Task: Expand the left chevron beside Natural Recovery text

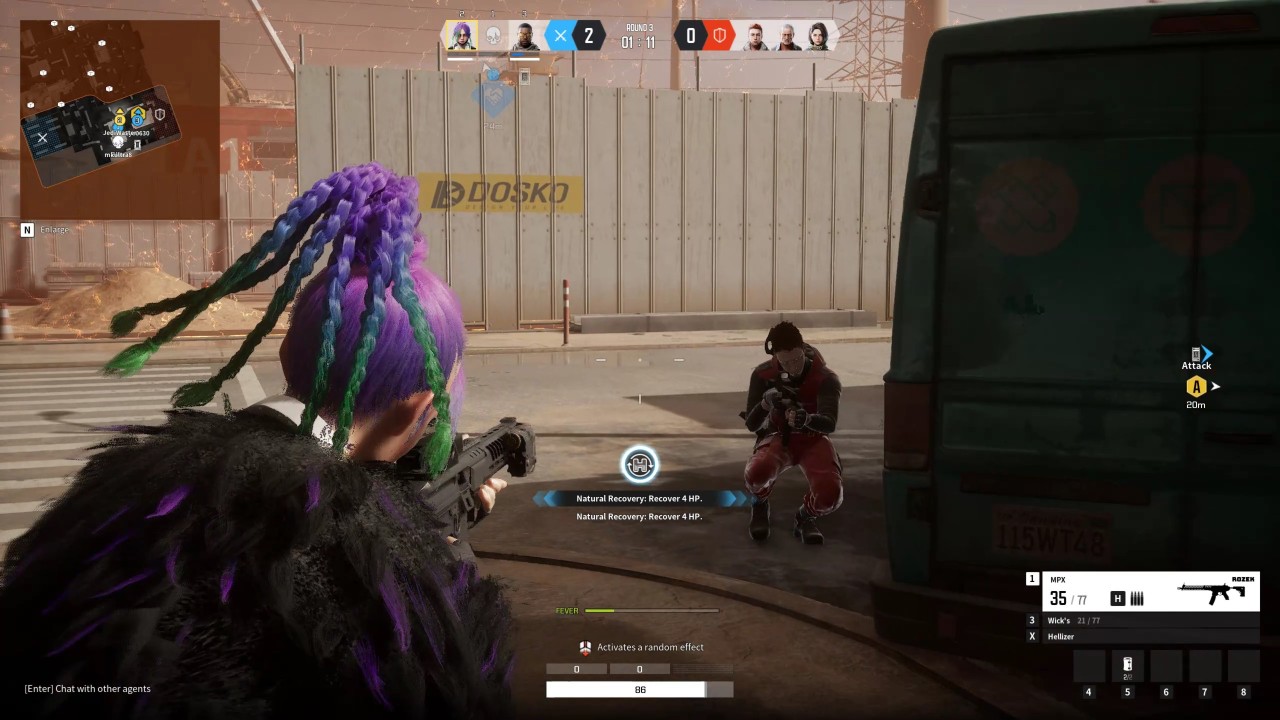Action: coord(547,498)
